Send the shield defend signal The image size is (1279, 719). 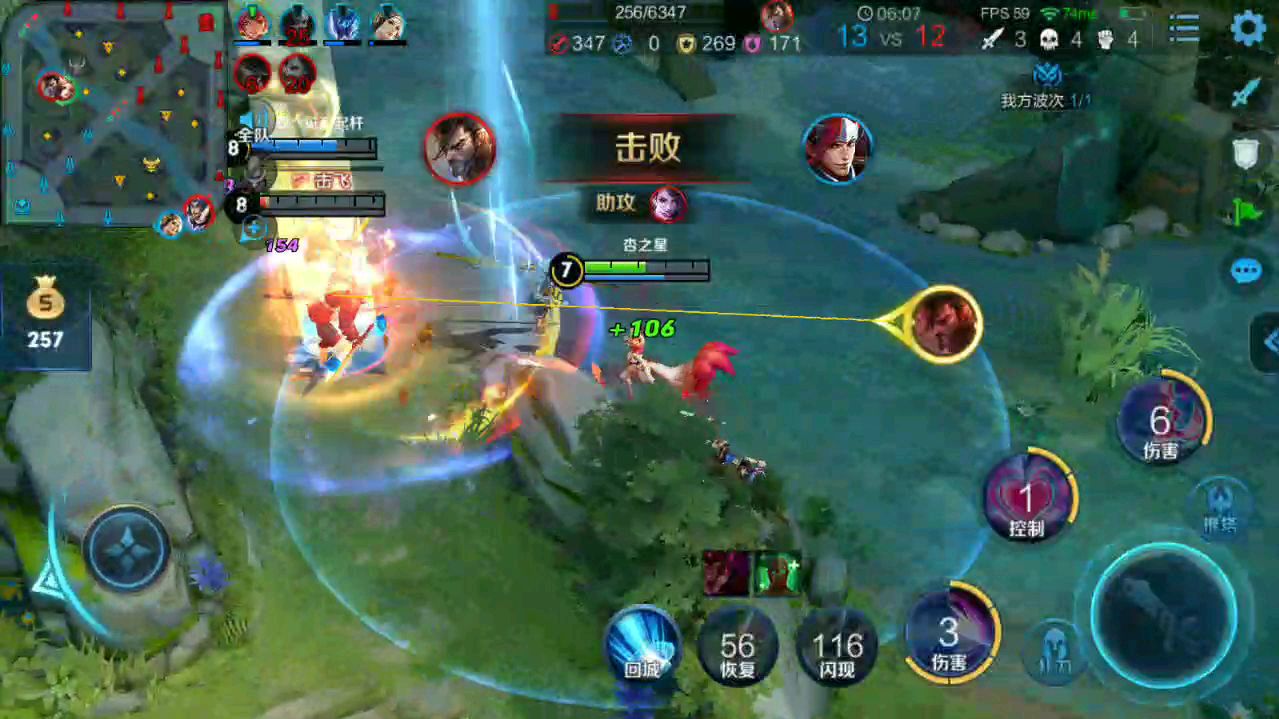tap(1246, 153)
